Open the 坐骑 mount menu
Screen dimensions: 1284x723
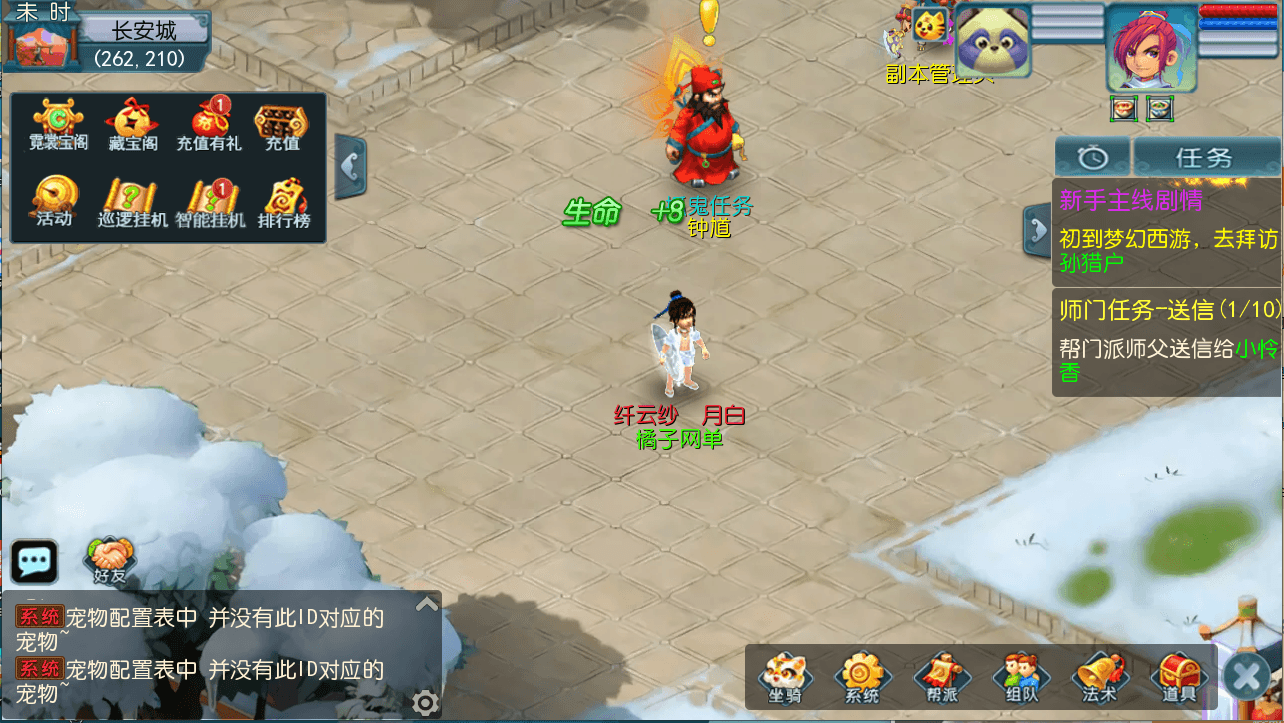tap(785, 678)
